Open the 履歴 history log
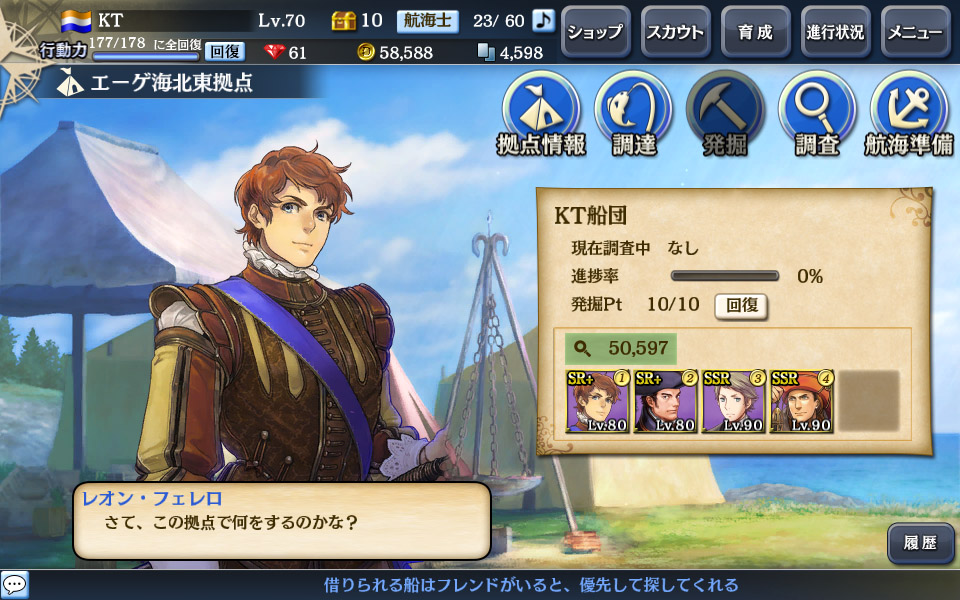This screenshot has height=600, width=960. pos(919,543)
